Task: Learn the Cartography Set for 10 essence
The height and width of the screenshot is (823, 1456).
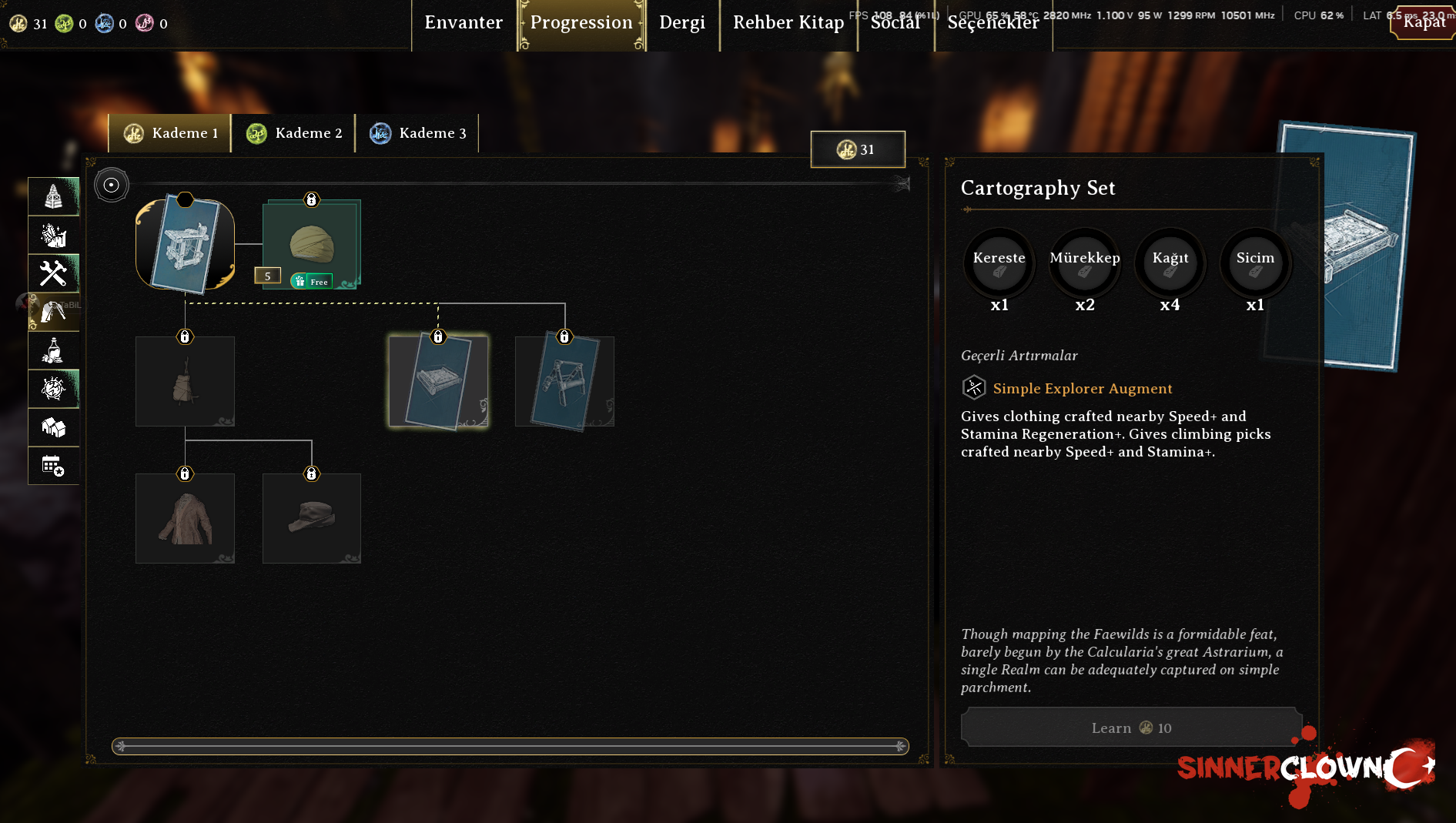Action: [1130, 728]
